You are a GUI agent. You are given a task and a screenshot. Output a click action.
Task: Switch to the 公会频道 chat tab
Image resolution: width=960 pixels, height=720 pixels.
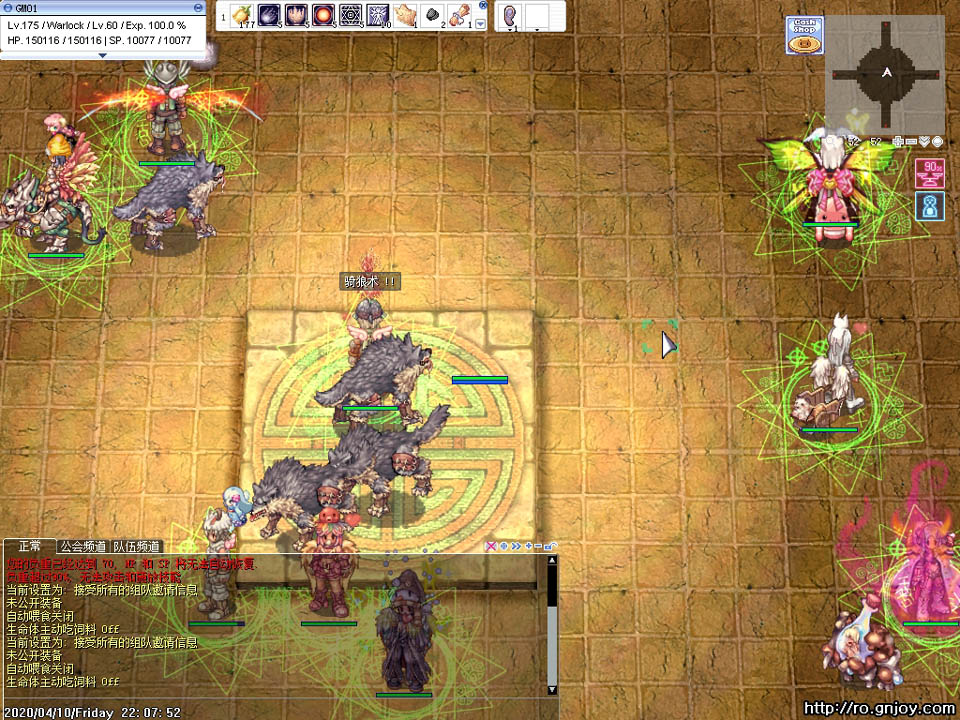point(82,547)
